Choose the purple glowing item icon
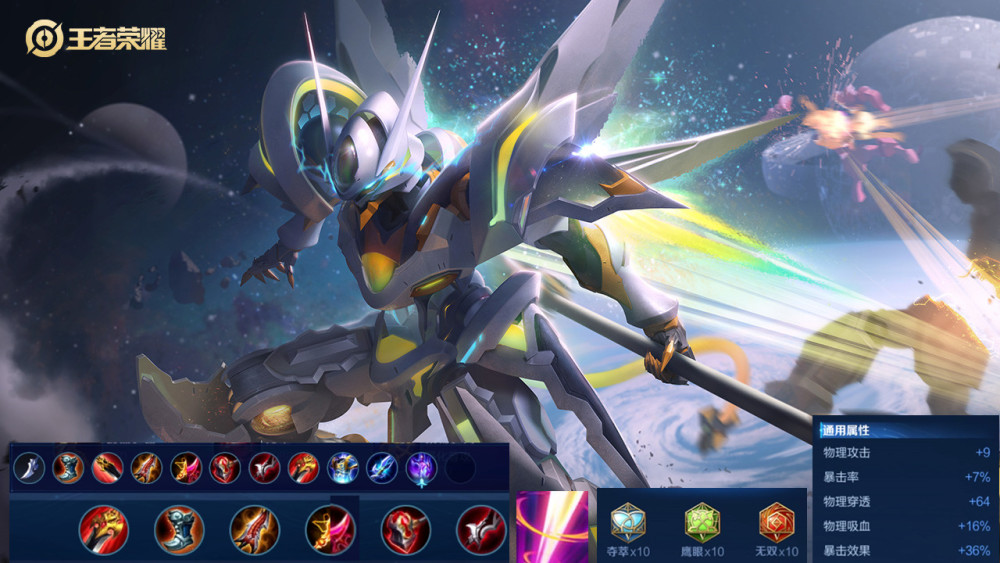This screenshot has height=563, width=1000. (421, 468)
